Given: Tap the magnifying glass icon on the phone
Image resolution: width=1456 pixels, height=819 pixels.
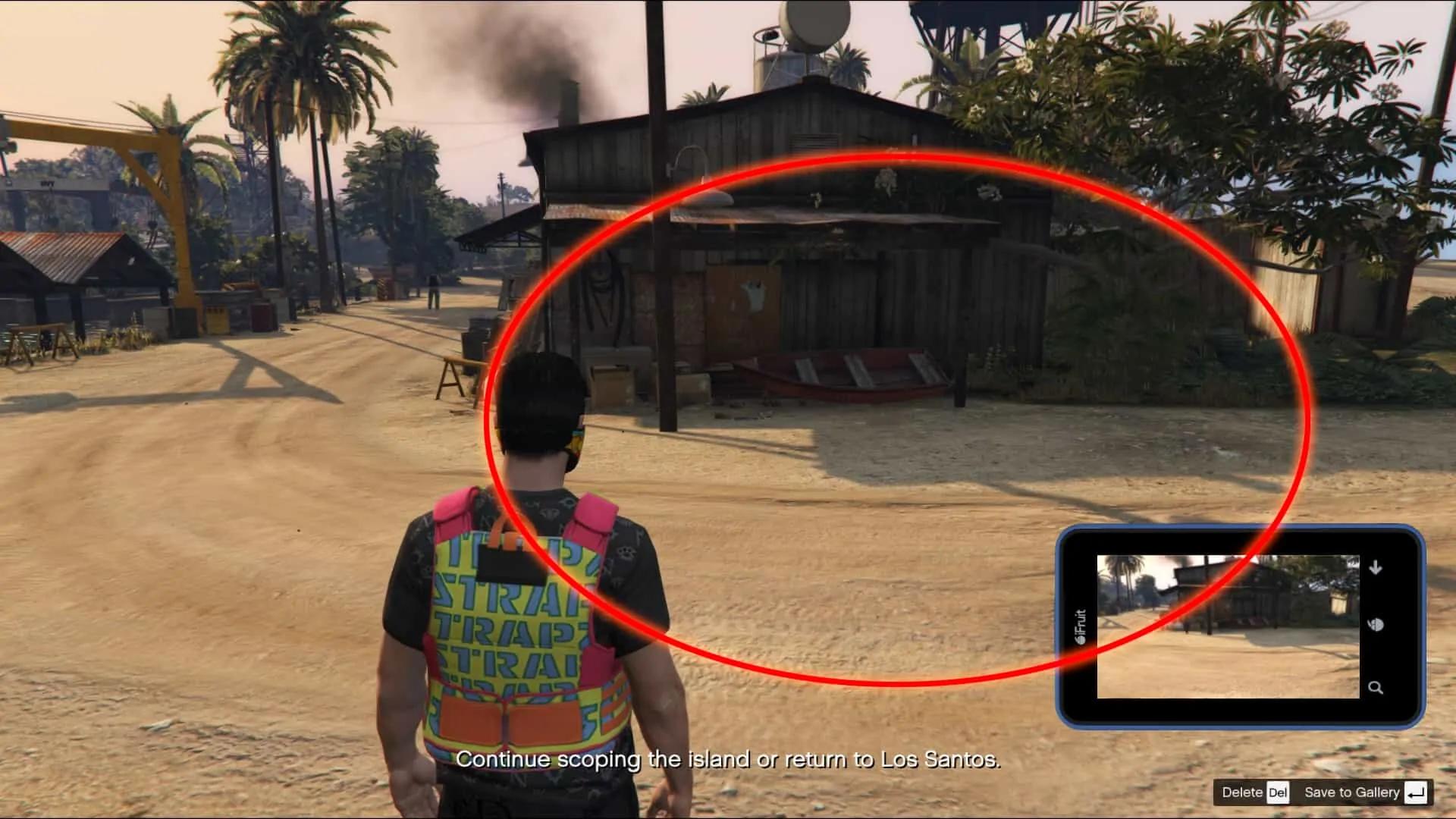Looking at the screenshot, I should pyautogui.click(x=1376, y=688).
